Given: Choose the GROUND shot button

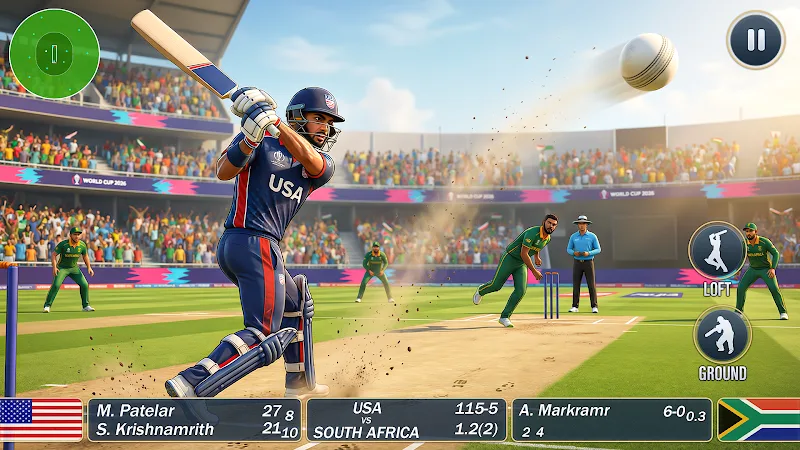Looking at the screenshot, I should (722, 335).
